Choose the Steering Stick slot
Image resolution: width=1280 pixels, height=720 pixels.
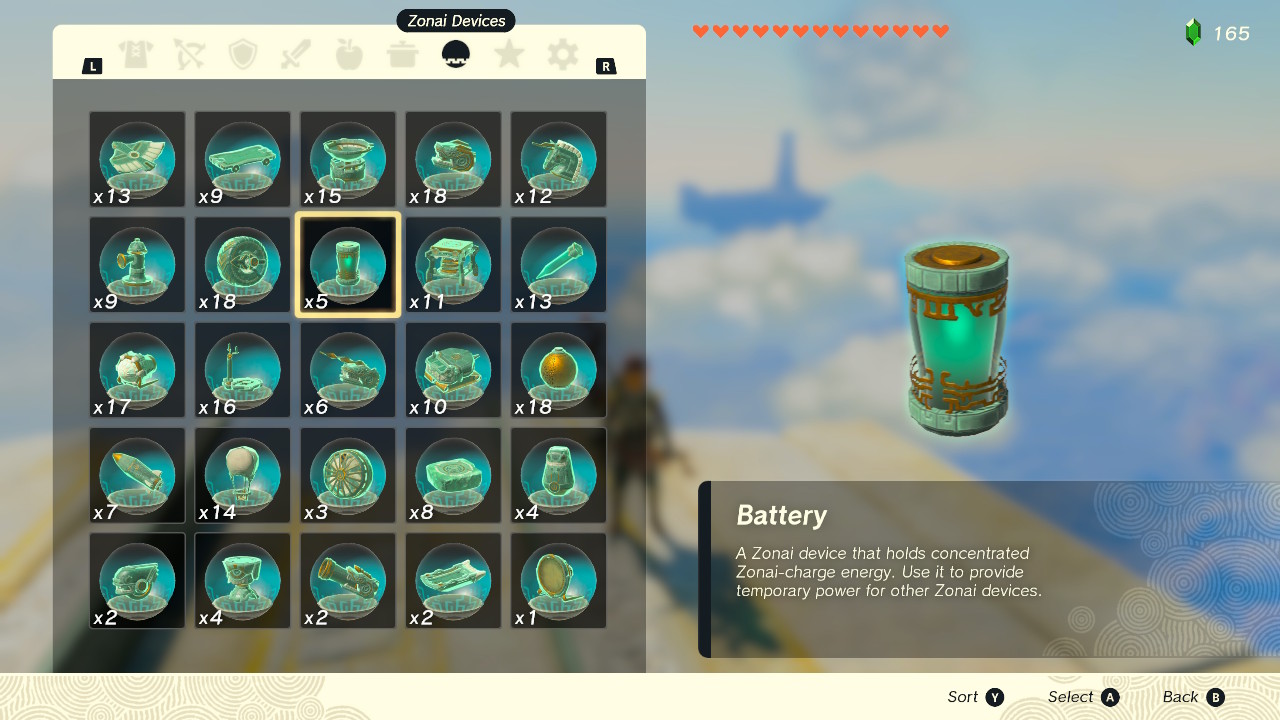243,370
